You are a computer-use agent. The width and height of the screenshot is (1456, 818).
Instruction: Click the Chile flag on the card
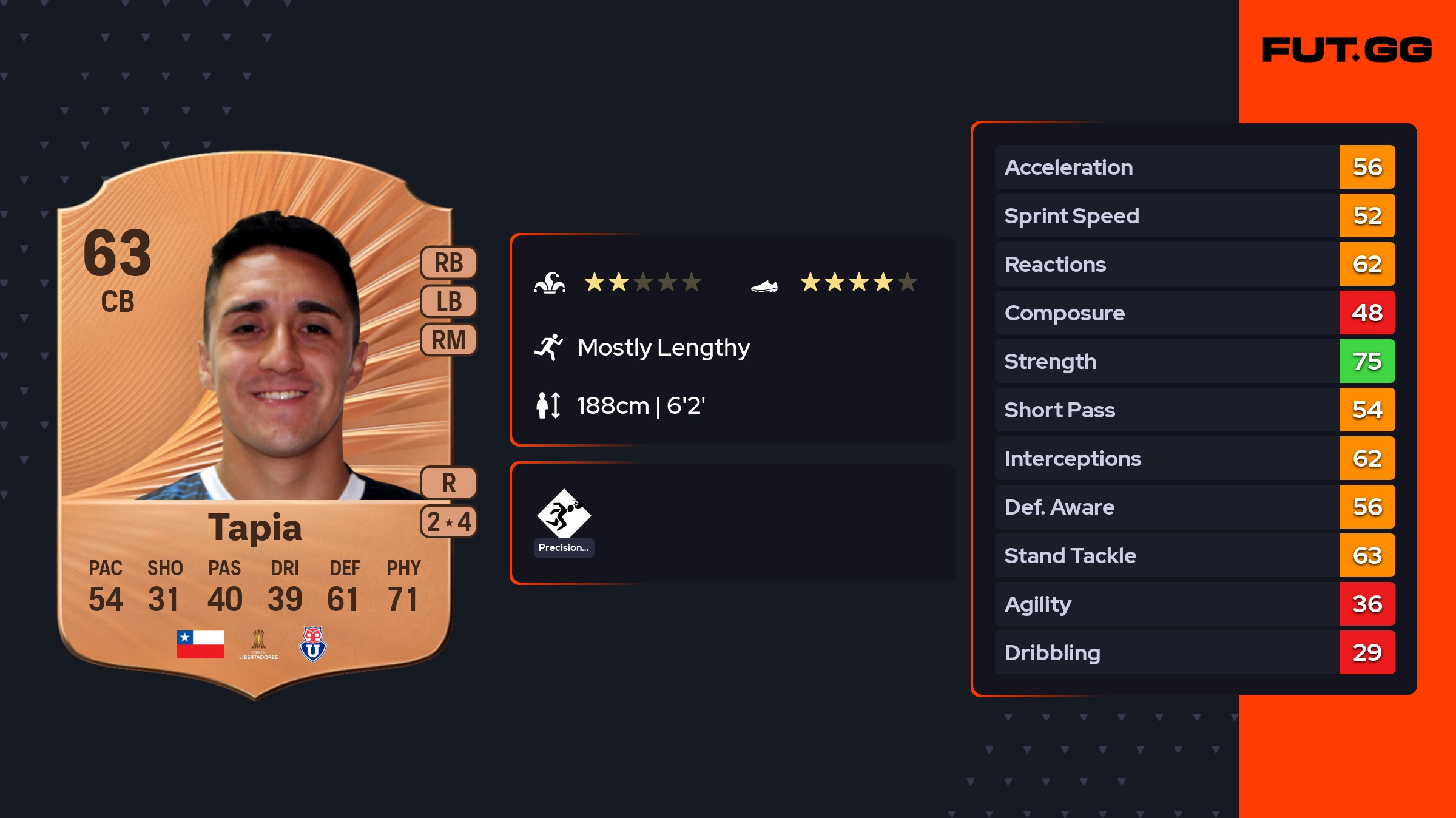pos(200,644)
